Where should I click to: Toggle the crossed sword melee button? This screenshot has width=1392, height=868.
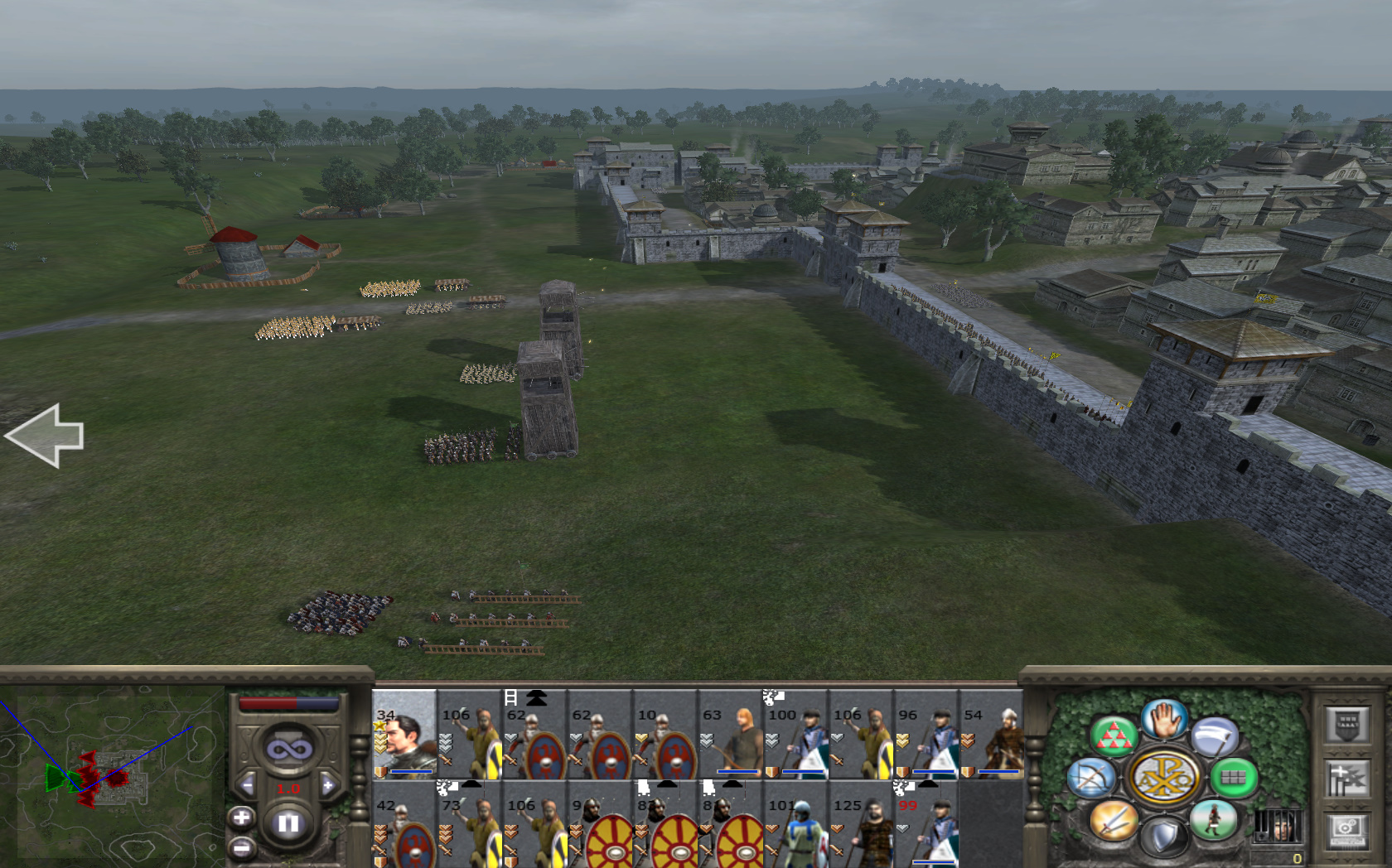tap(1113, 821)
